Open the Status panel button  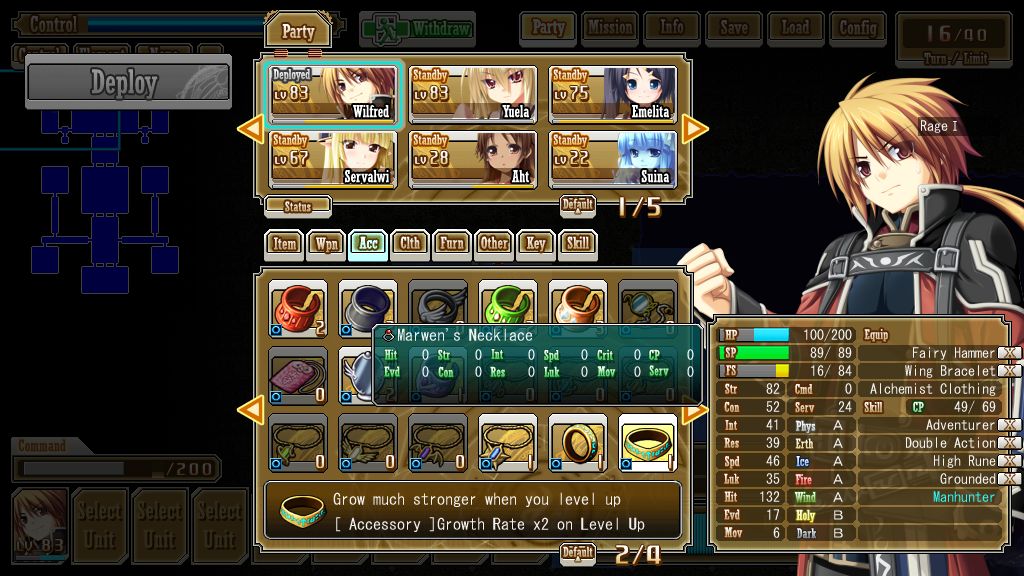click(297, 207)
